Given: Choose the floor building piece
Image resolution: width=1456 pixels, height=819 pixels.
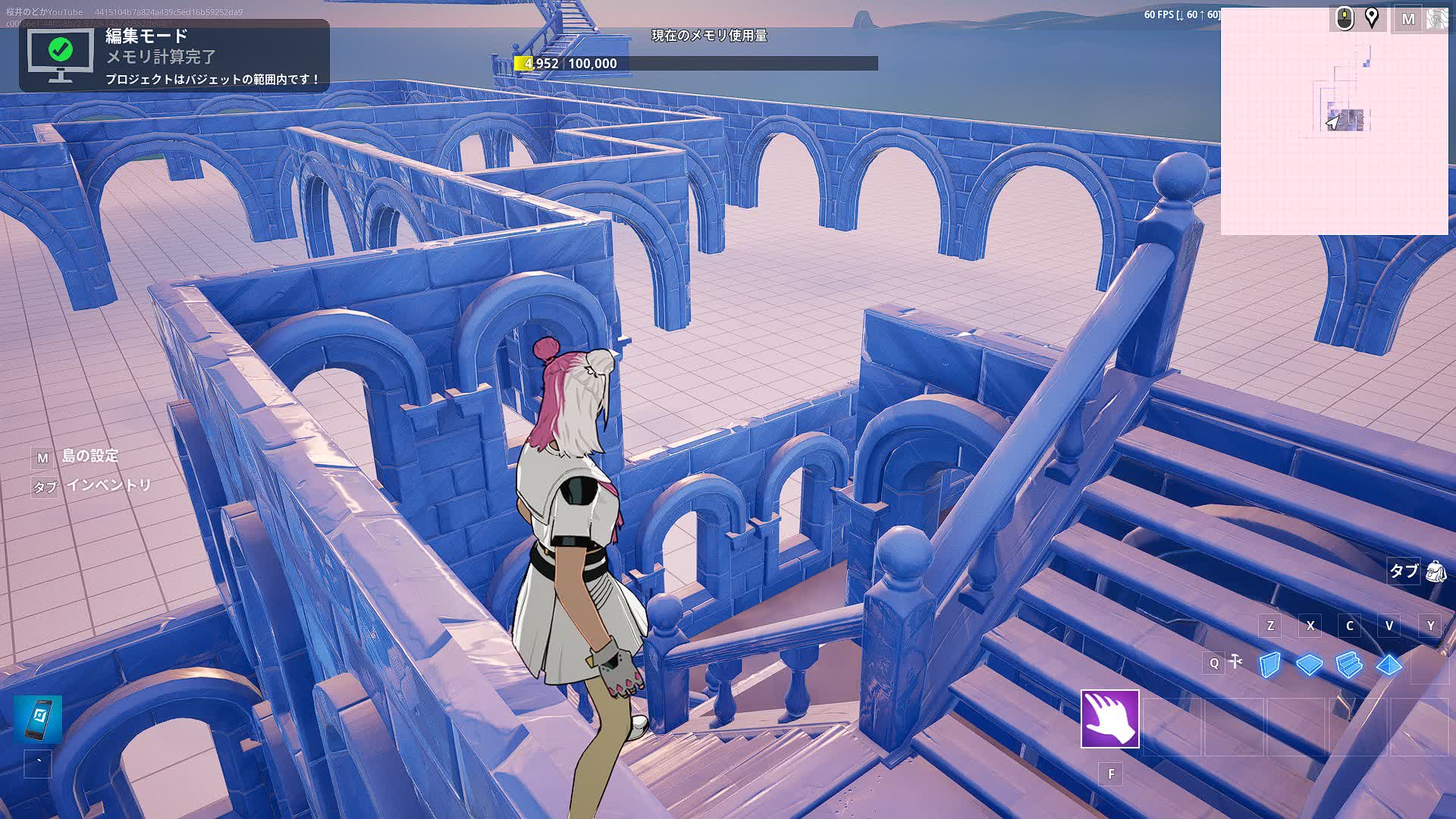Looking at the screenshot, I should [1309, 665].
